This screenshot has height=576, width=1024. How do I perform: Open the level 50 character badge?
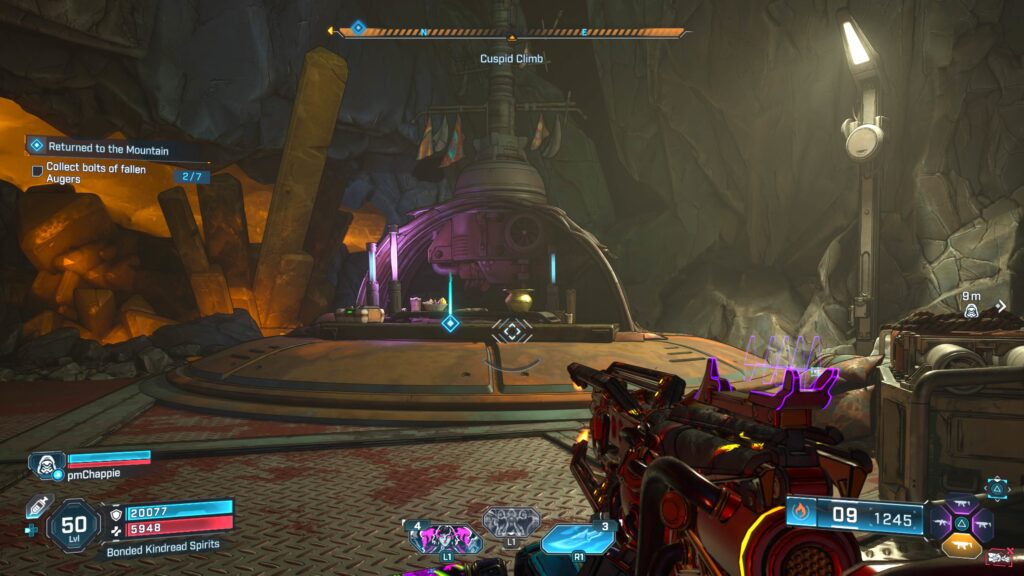pos(74,524)
